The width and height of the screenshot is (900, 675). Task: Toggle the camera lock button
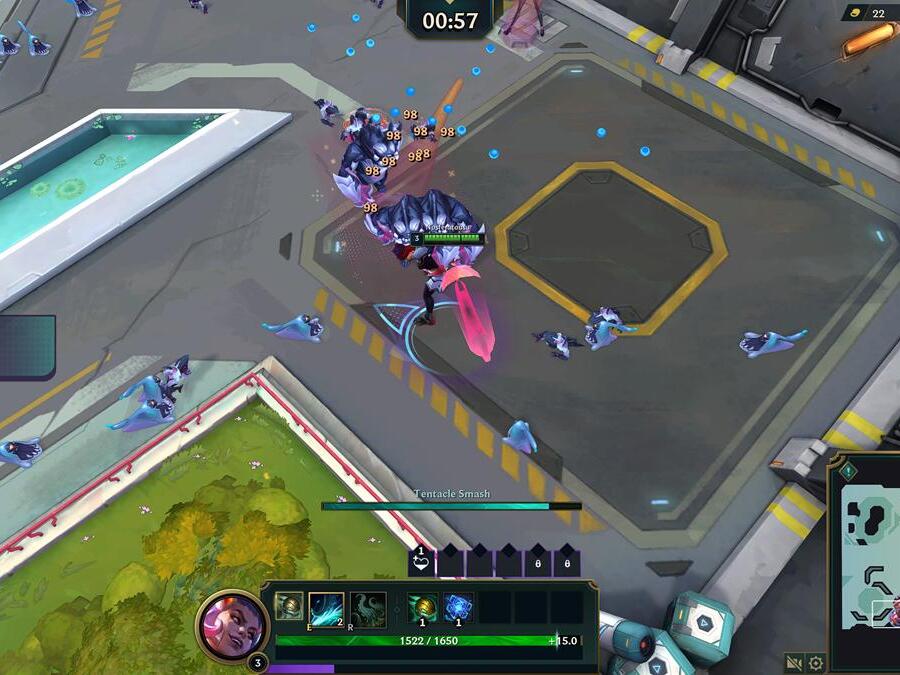click(794, 663)
